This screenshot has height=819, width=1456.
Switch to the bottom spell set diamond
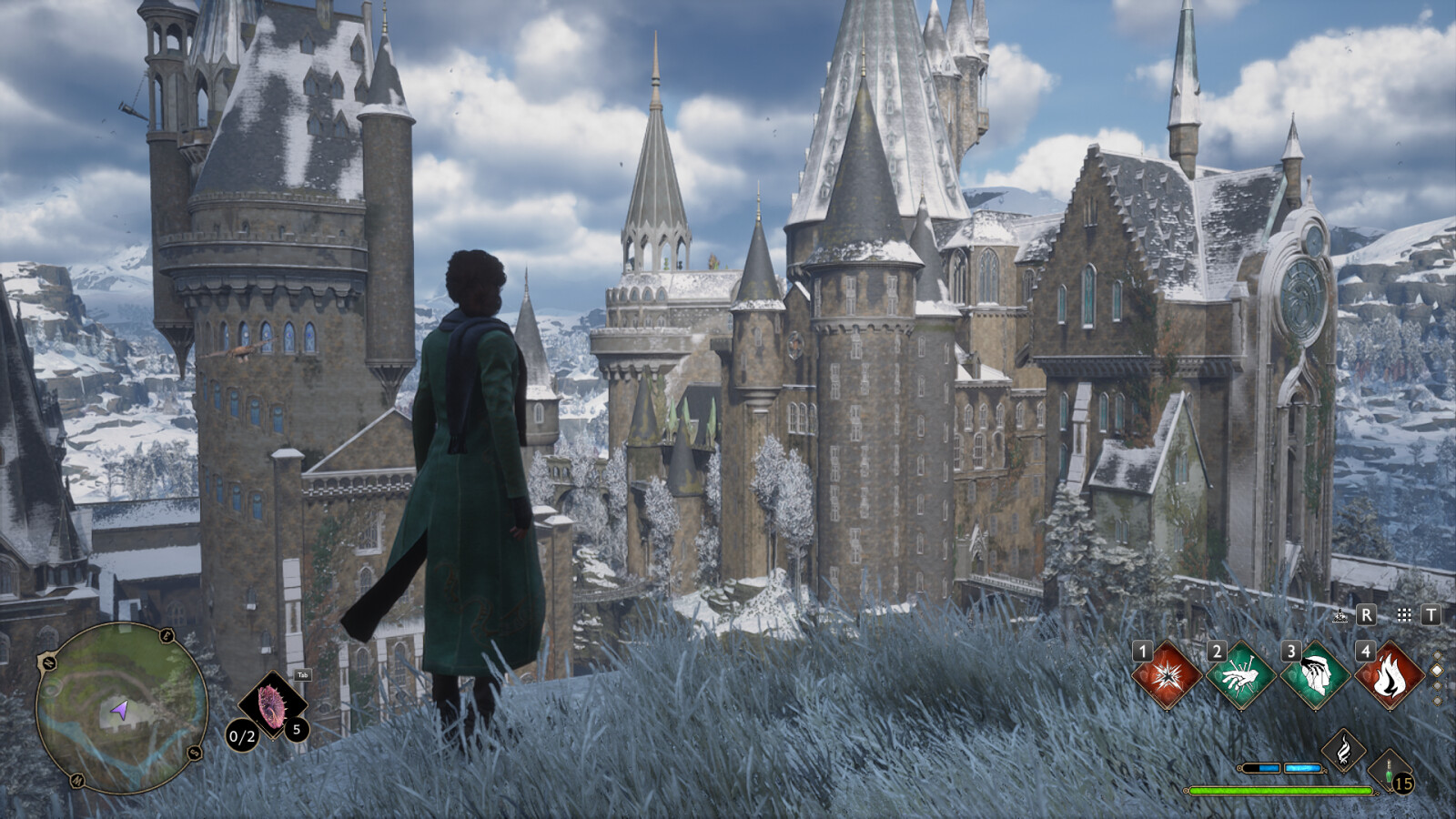[x=1437, y=700]
